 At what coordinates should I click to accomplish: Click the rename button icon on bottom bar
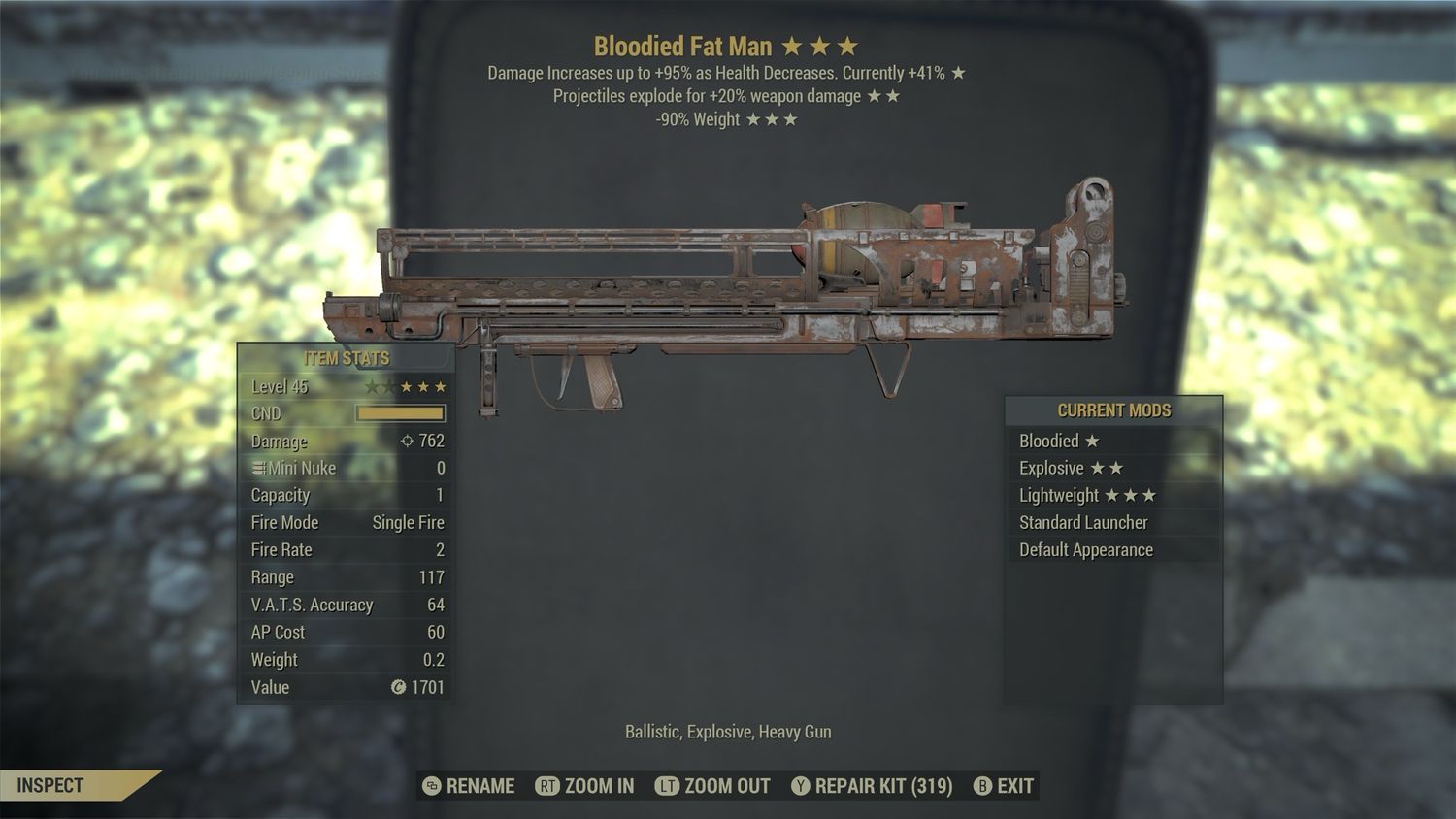[432, 787]
